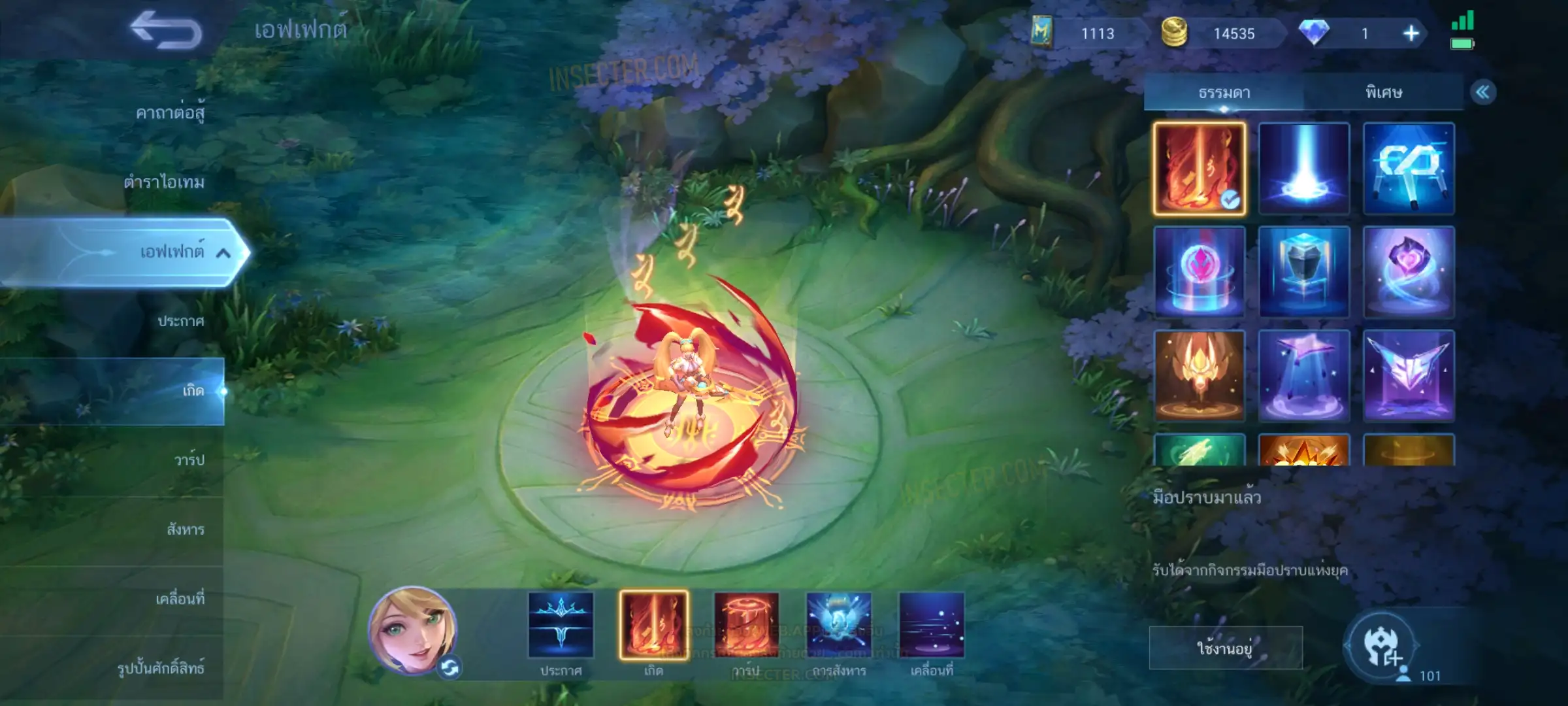Open the ตำราไอเทม menu entry
This screenshot has width=1568, height=706.
pos(164,182)
